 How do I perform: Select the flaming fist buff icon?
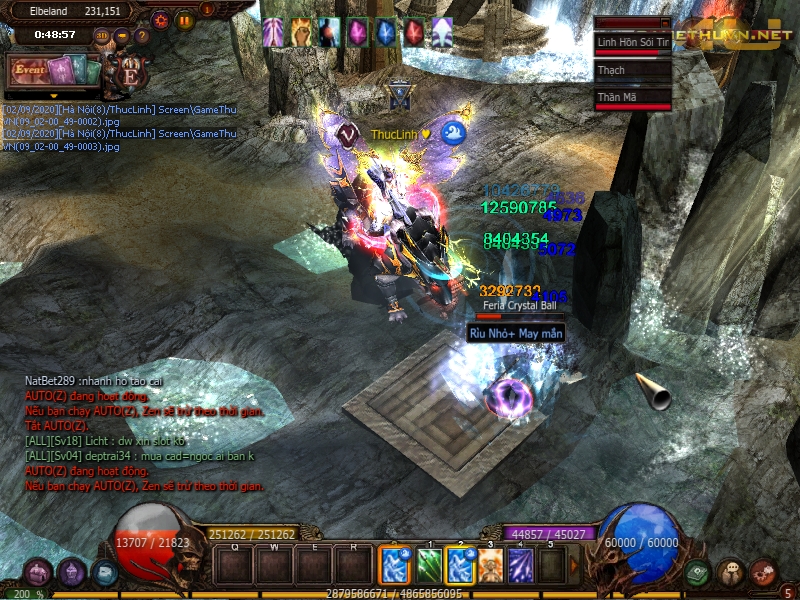point(300,33)
